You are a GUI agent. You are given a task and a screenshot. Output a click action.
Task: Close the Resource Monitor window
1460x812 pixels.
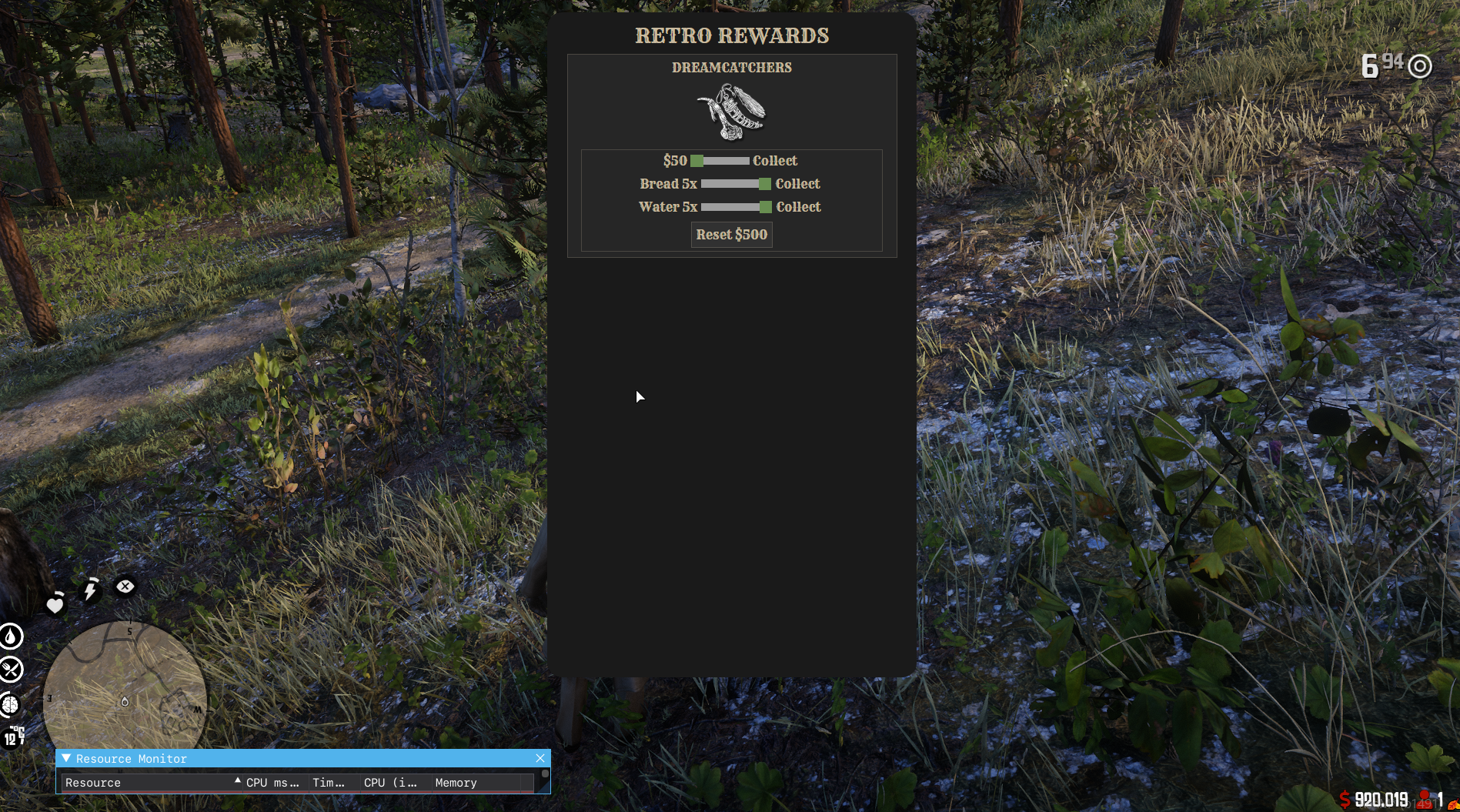[x=540, y=758]
